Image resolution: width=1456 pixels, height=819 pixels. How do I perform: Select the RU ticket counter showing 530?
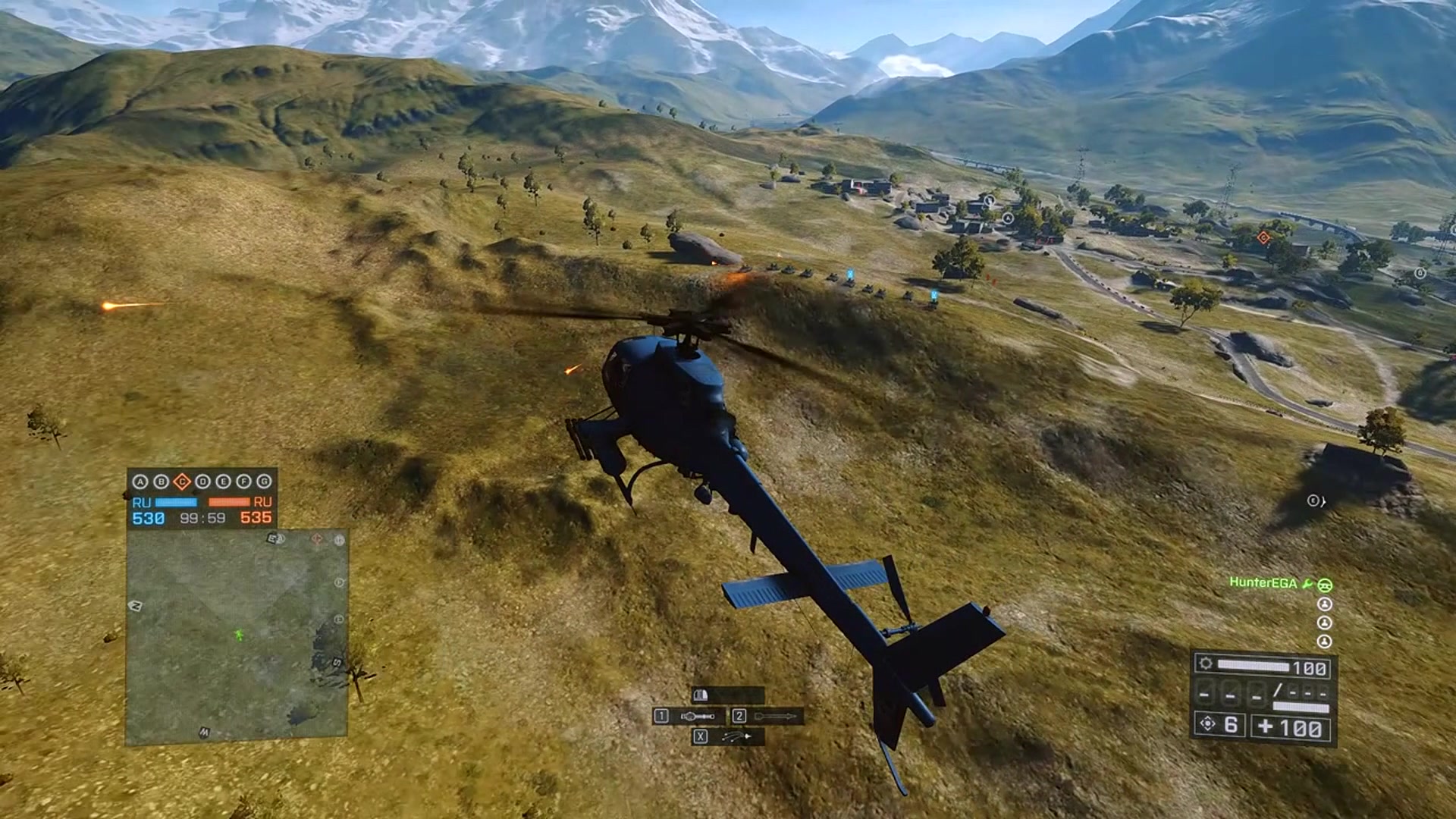click(x=148, y=519)
